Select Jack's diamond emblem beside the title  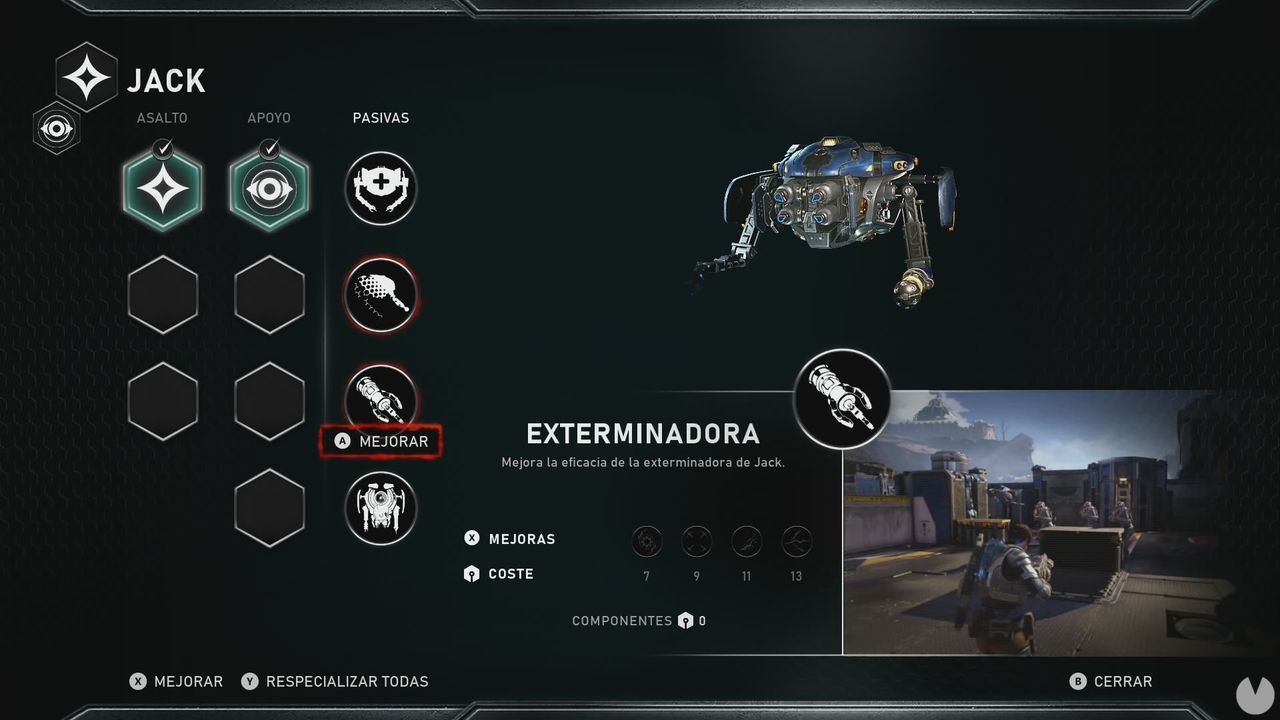point(85,75)
